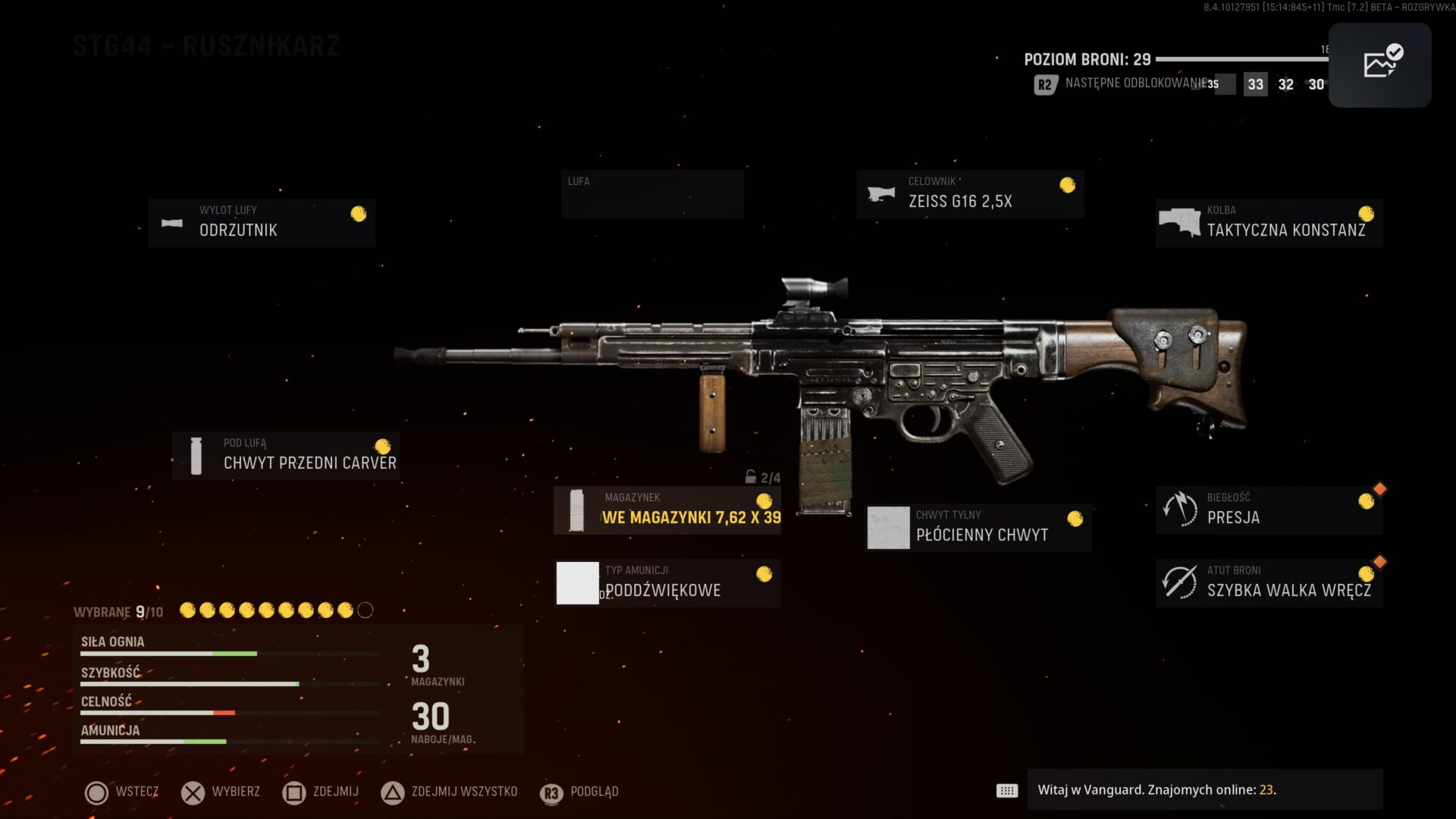Open the Chwyt Tylny Płócienny Chwyt slot

(x=978, y=528)
